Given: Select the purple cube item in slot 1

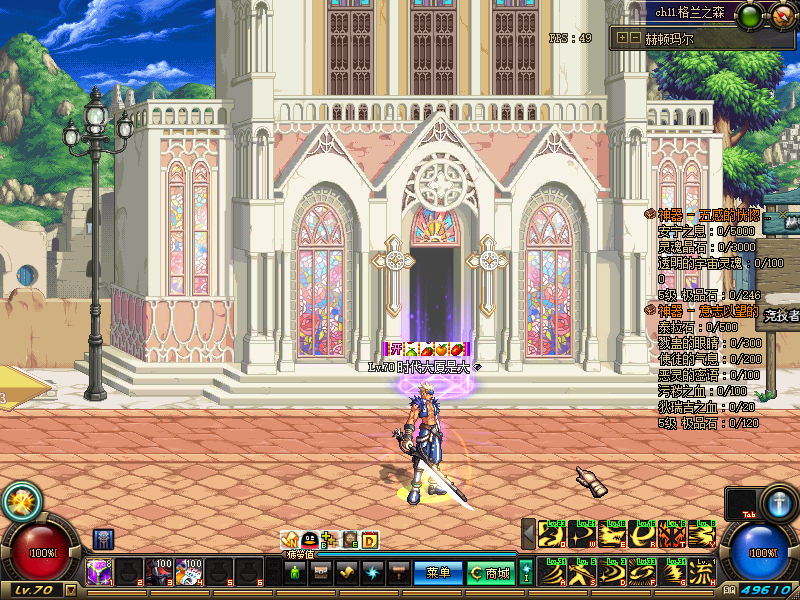Looking at the screenshot, I should (98, 572).
